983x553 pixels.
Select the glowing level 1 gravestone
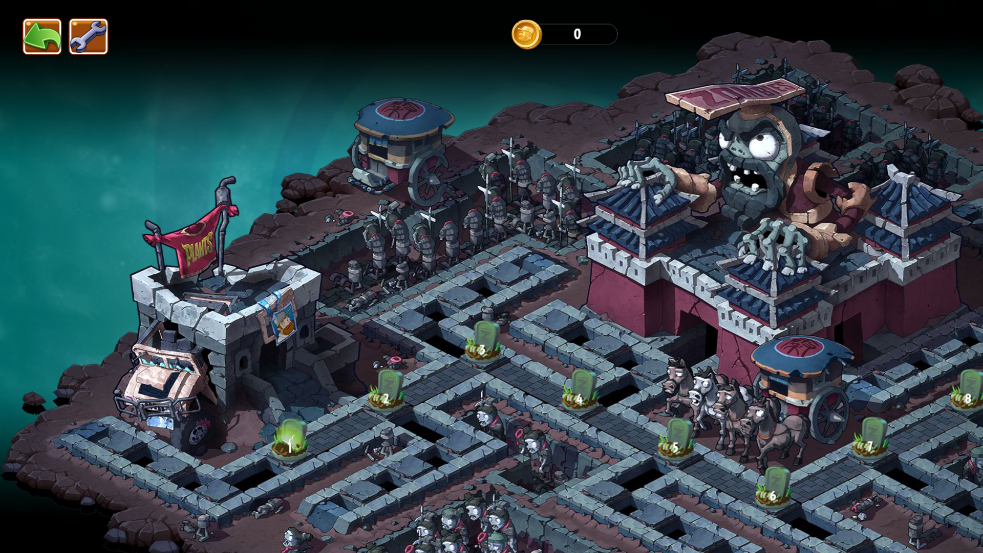pos(290,439)
